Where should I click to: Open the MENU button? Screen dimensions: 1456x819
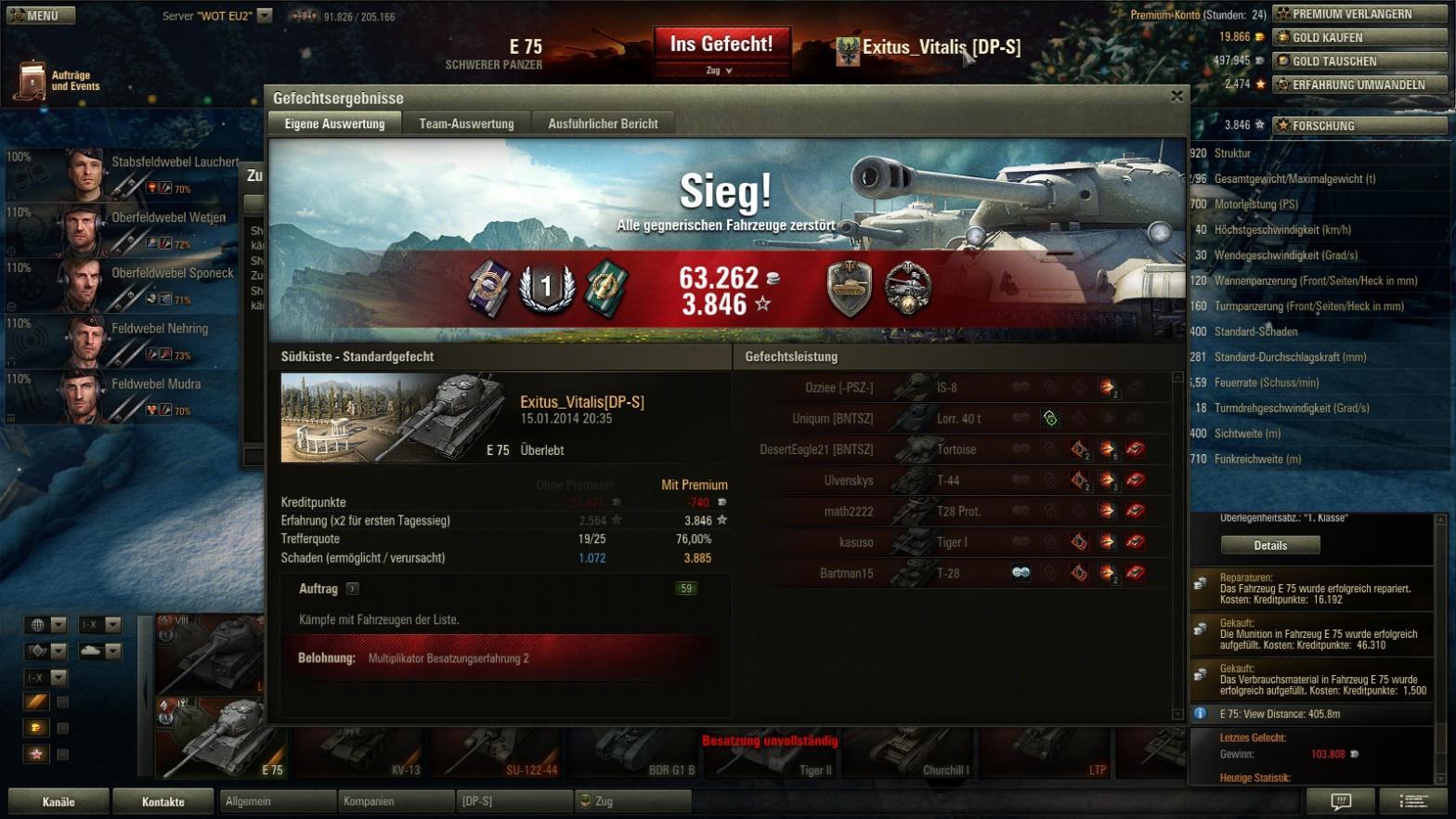tap(38, 15)
